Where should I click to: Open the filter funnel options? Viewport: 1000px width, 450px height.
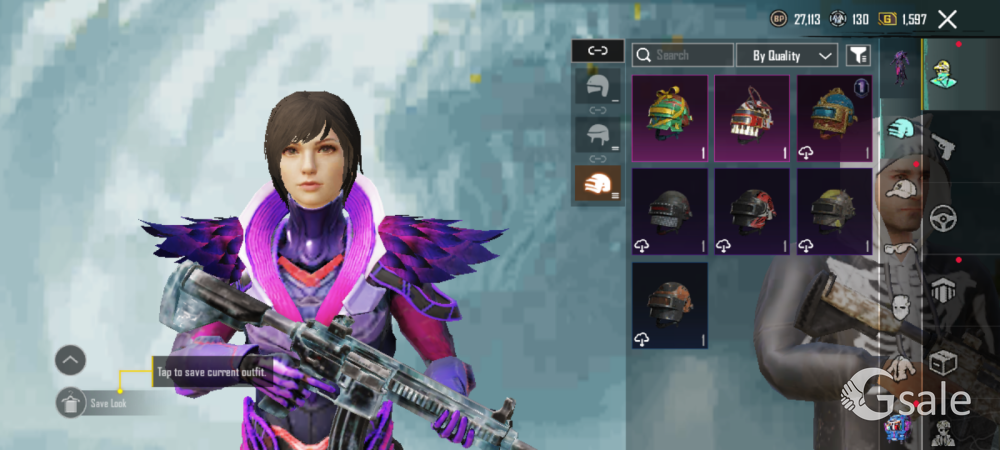[858, 55]
